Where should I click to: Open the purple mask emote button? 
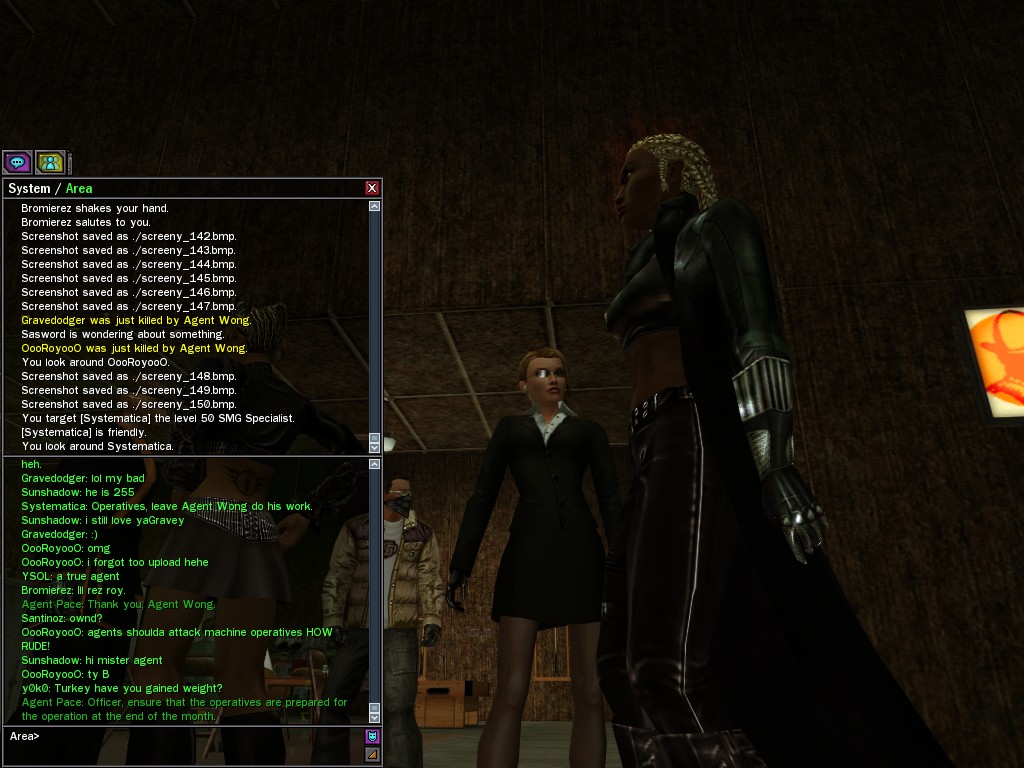point(372,736)
